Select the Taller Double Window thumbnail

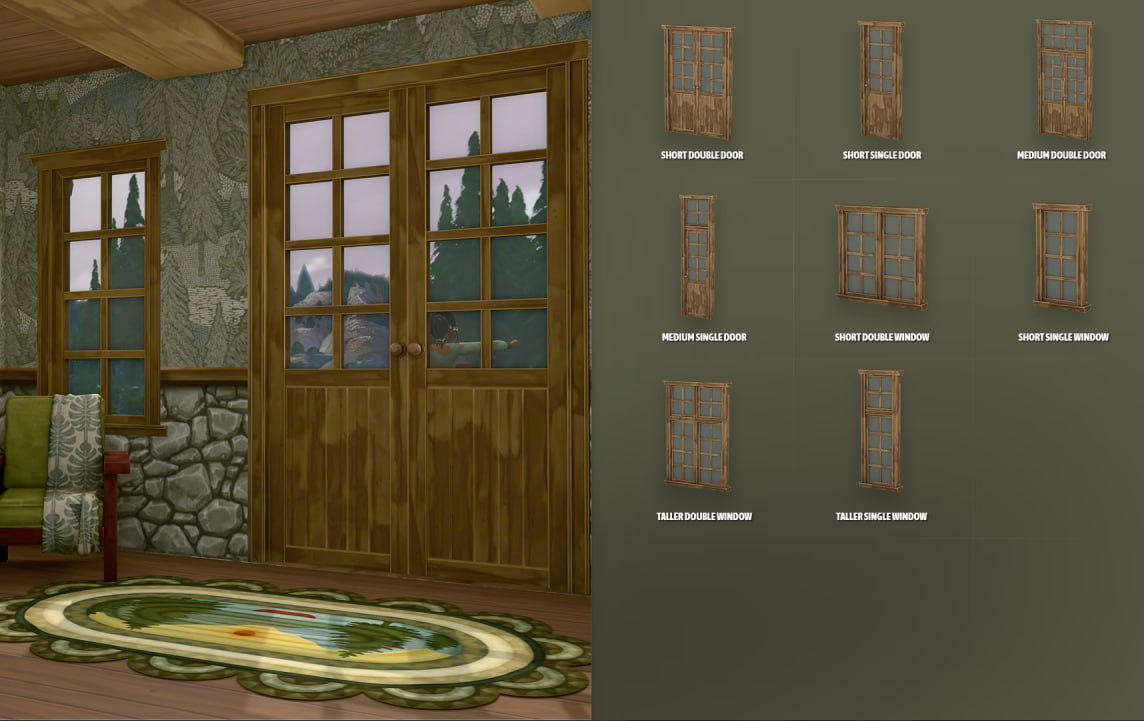[x=698, y=436]
